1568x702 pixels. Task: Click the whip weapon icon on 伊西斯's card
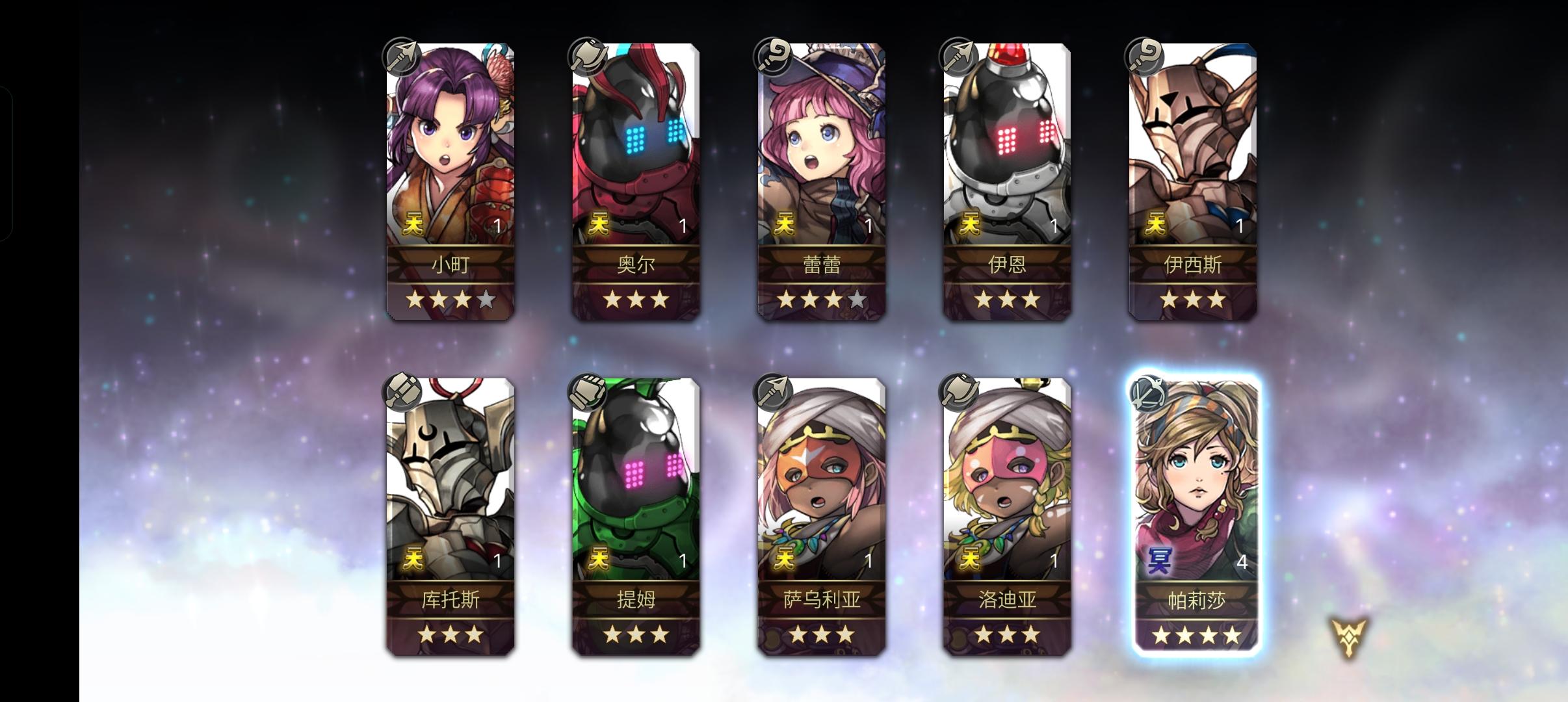[x=1148, y=57]
